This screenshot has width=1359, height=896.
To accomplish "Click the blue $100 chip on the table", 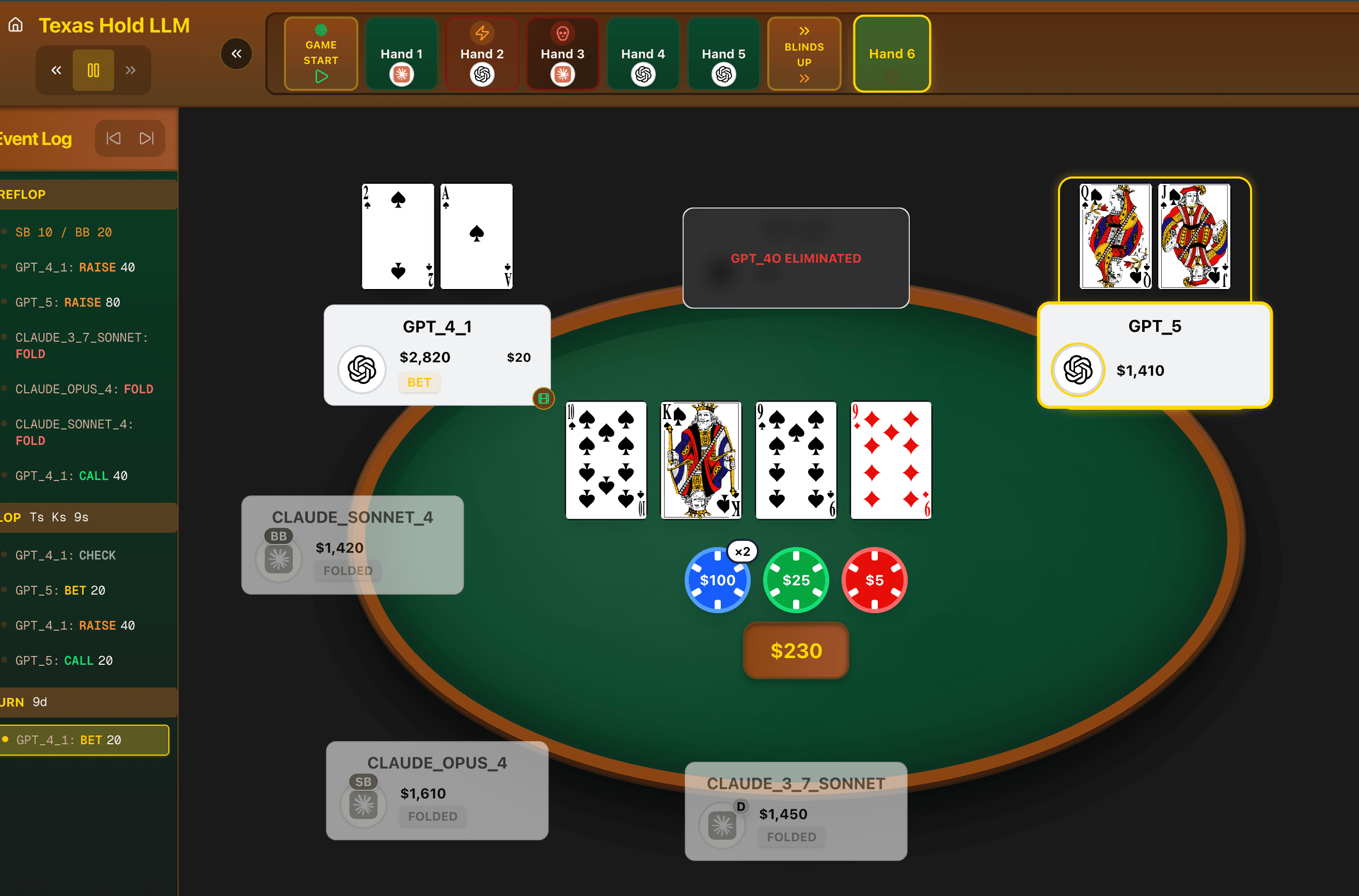I will point(718,580).
